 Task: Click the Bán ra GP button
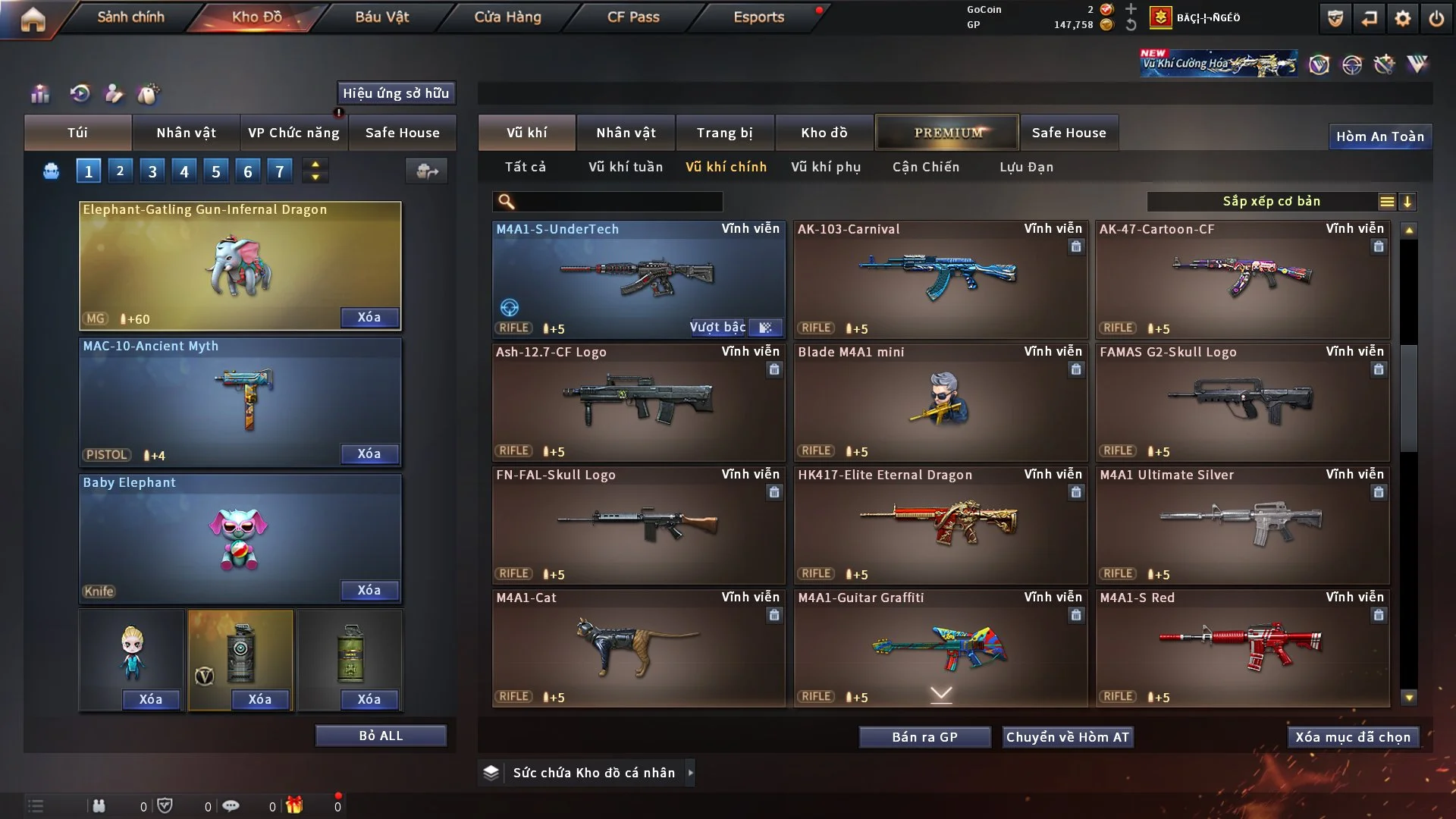click(924, 737)
